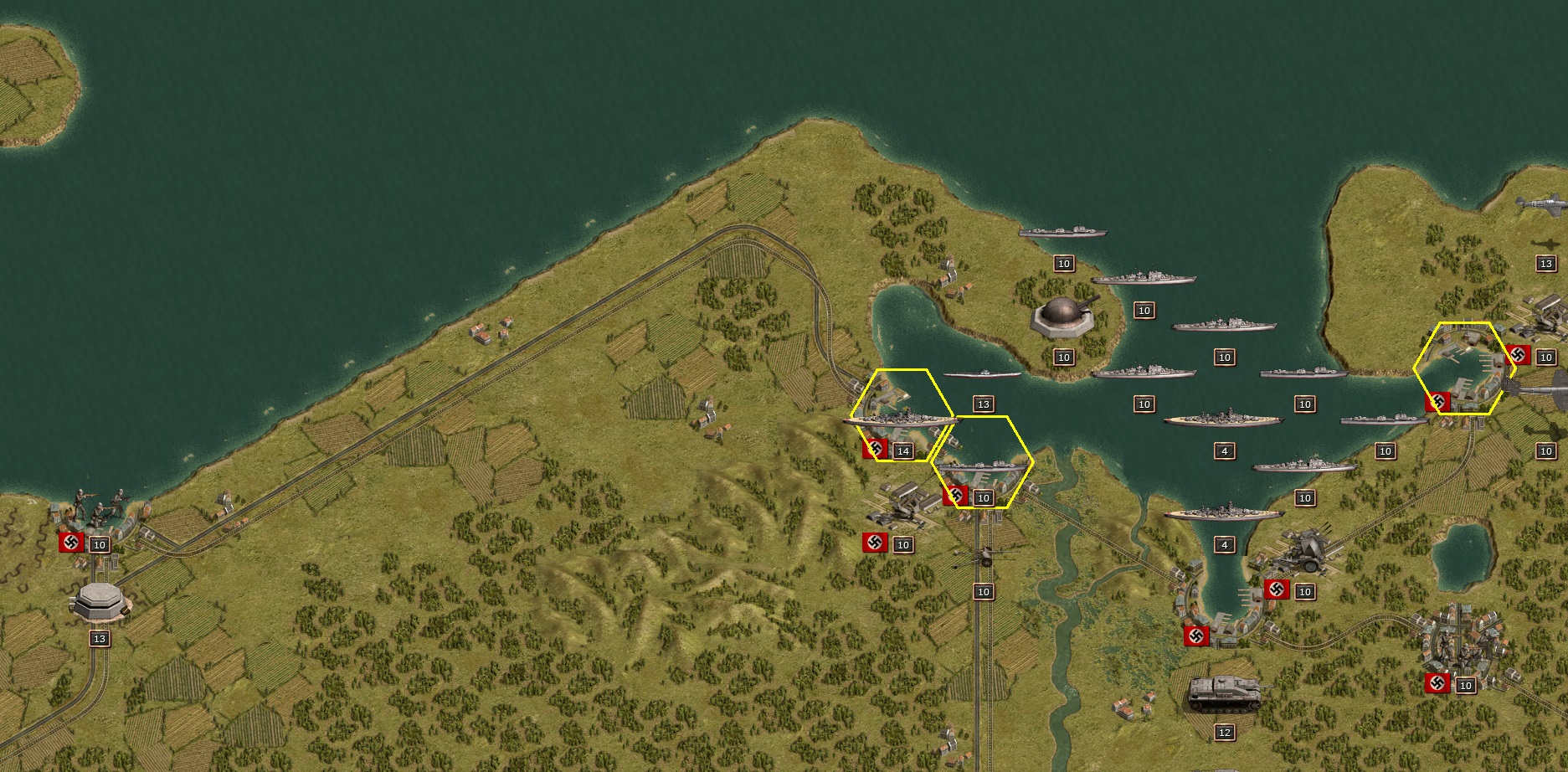Screen dimensions: 1568x772
Task: Select the submarine with strength 13
Action: (982, 376)
